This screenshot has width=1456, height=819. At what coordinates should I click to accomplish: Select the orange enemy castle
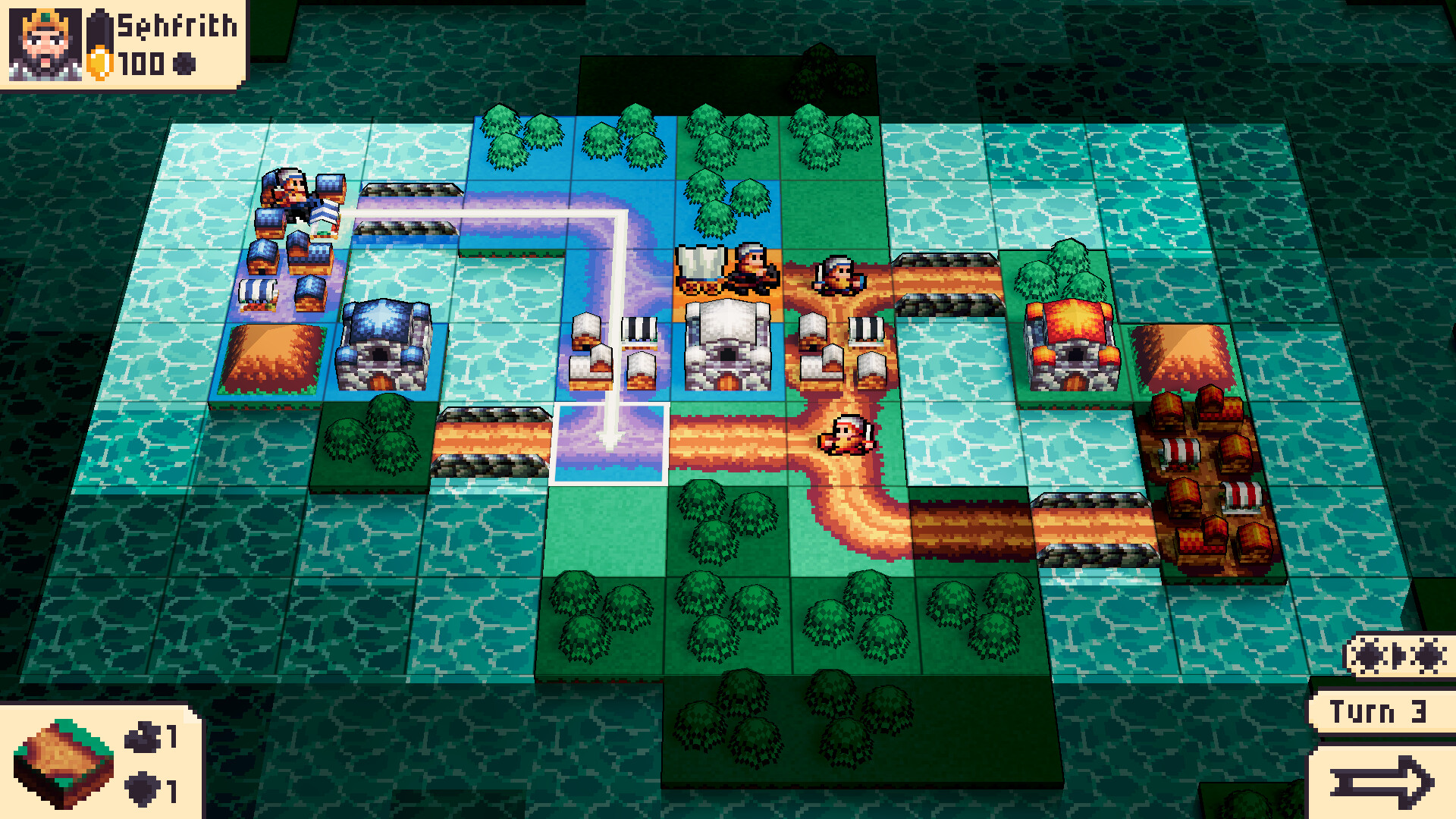click(x=1073, y=341)
